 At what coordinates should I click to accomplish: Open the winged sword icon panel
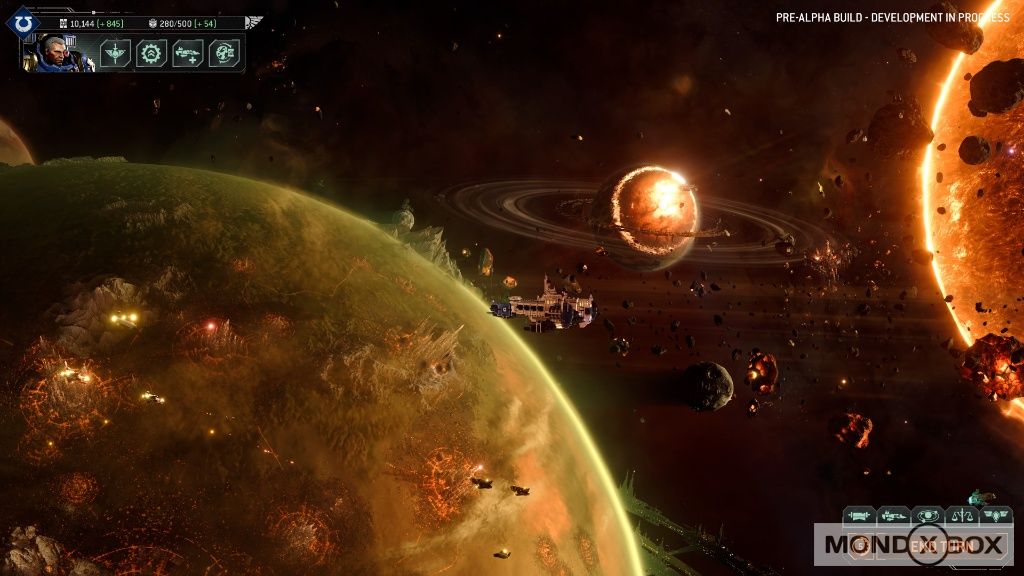(x=115, y=53)
